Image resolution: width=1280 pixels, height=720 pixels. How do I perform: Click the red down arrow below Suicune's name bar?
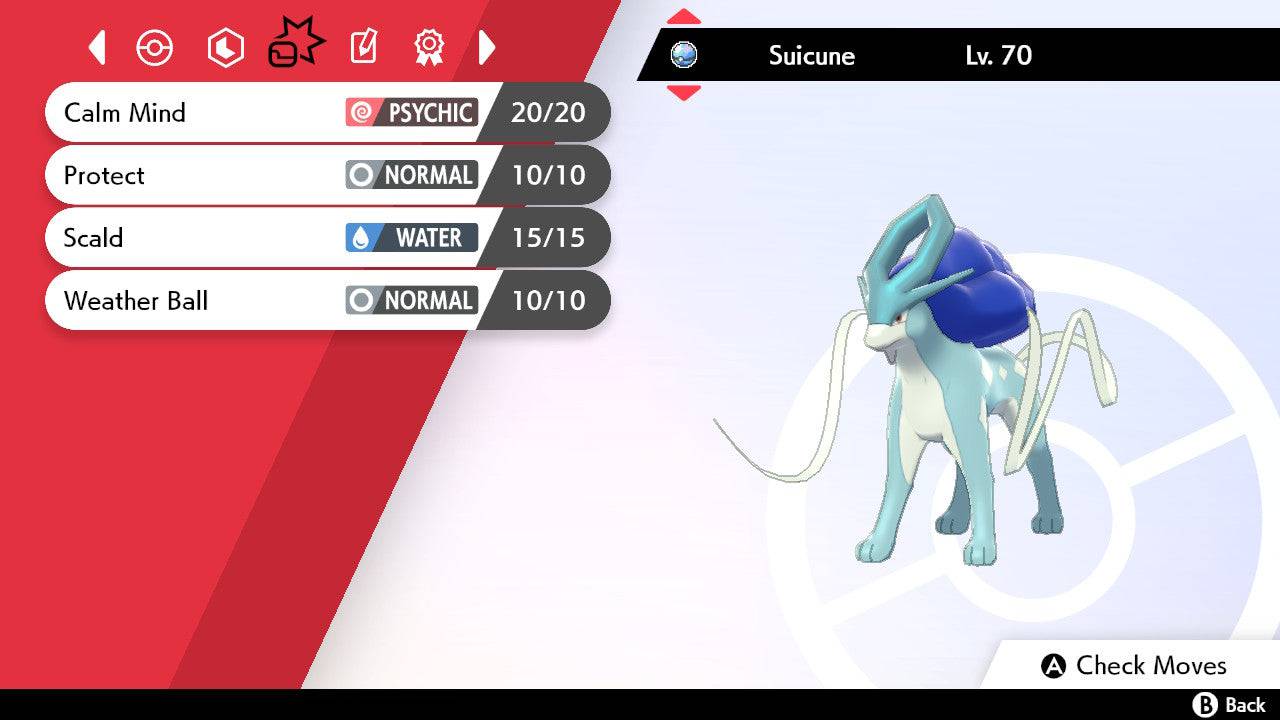click(684, 93)
